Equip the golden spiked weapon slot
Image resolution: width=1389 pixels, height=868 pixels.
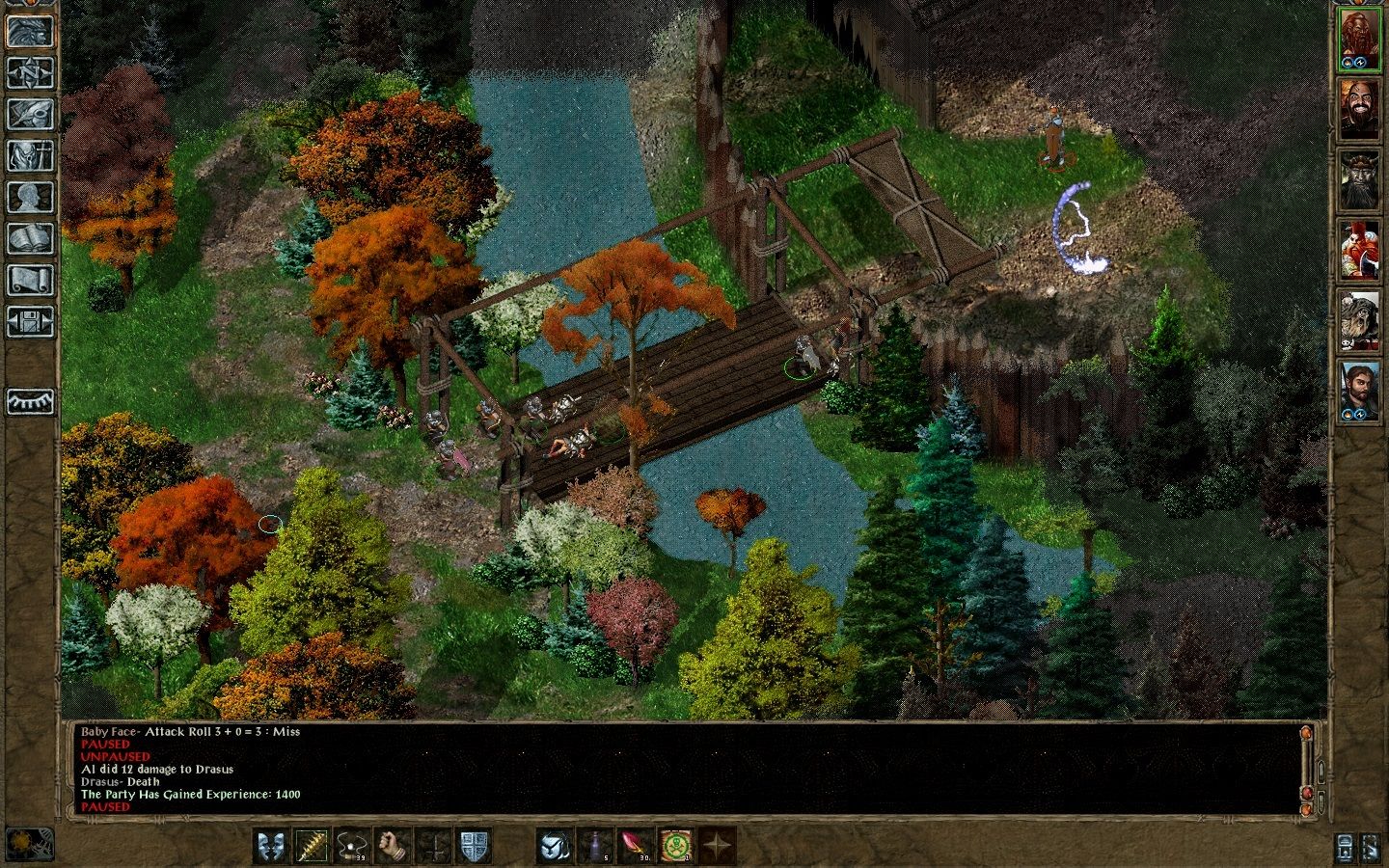313,846
